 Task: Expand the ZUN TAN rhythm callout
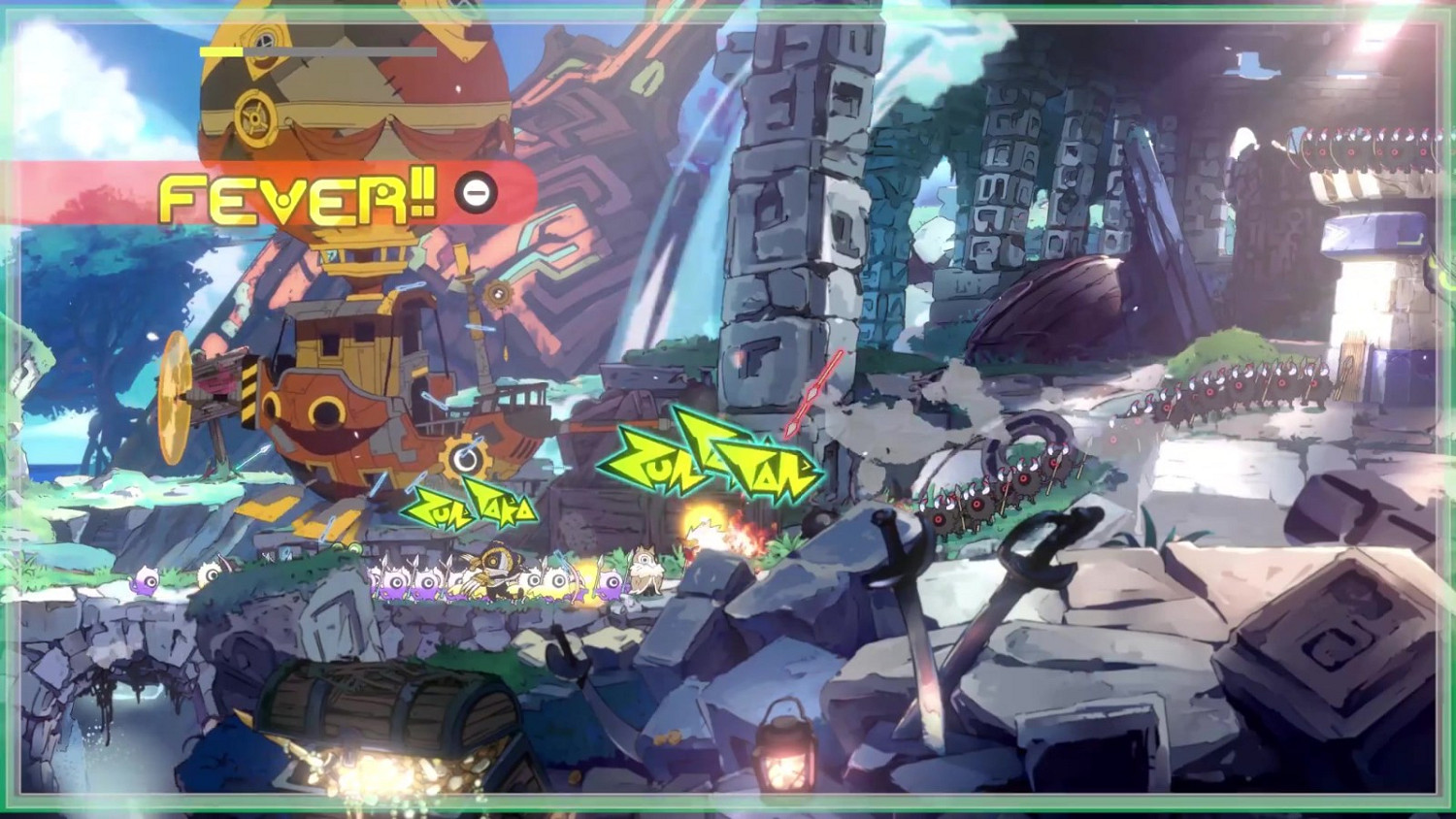pyautogui.click(x=718, y=466)
